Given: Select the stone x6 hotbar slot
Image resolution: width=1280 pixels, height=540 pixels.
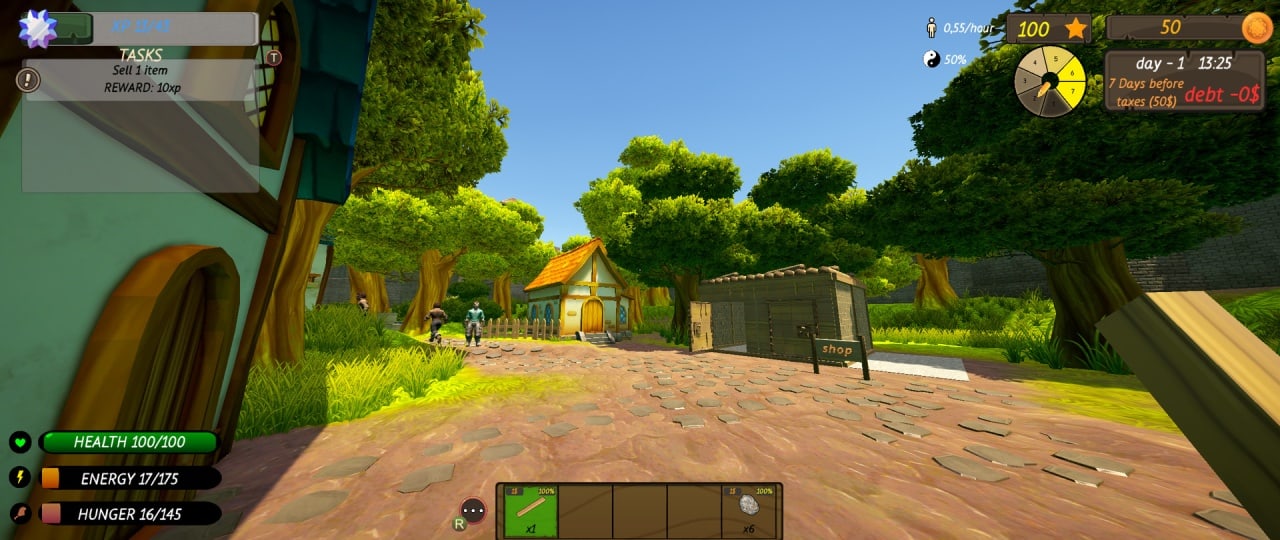Looking at the screenshot, I should (x=749, y=512).
